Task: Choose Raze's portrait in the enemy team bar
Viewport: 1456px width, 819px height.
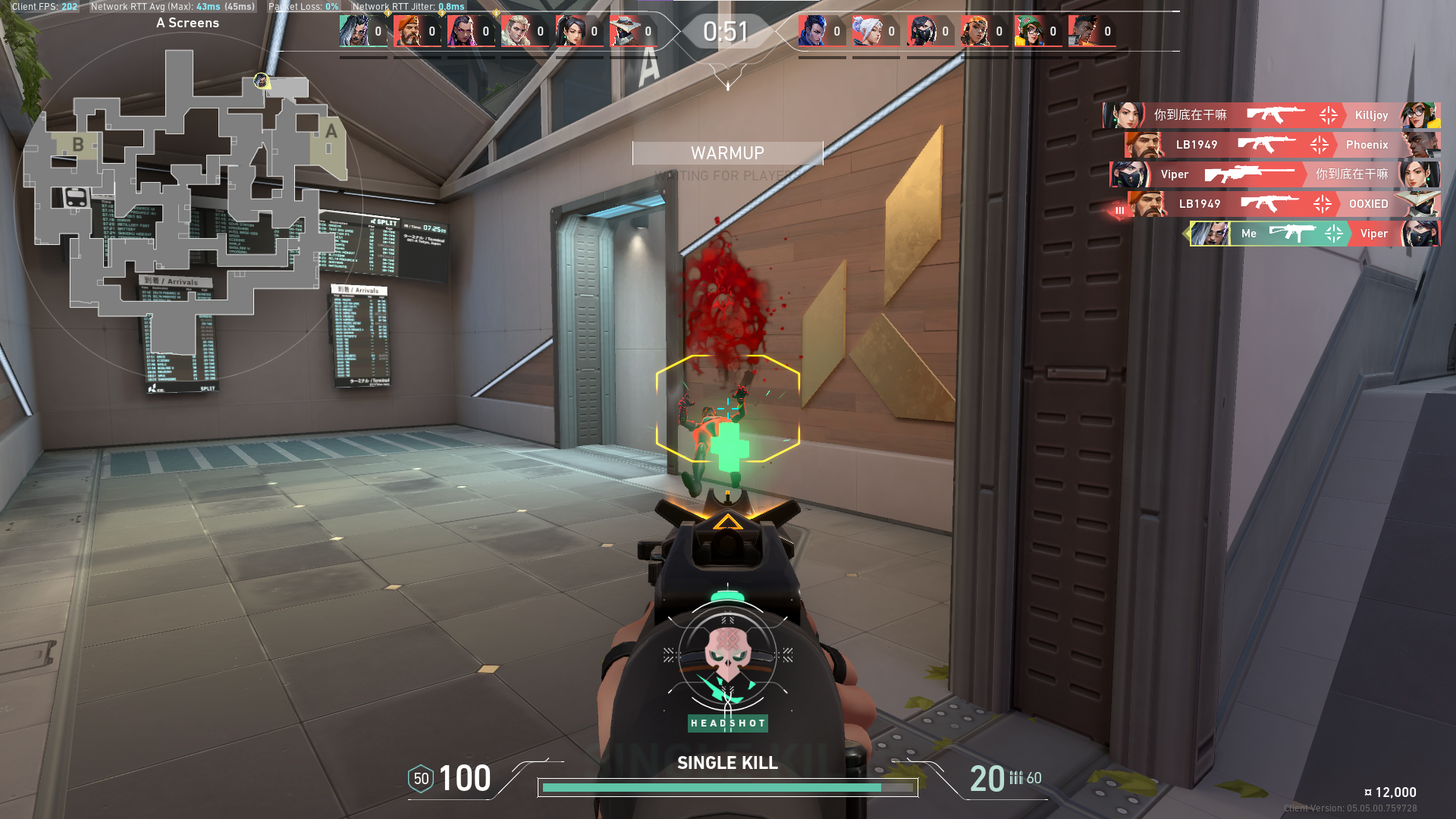Action: point(976,32)
